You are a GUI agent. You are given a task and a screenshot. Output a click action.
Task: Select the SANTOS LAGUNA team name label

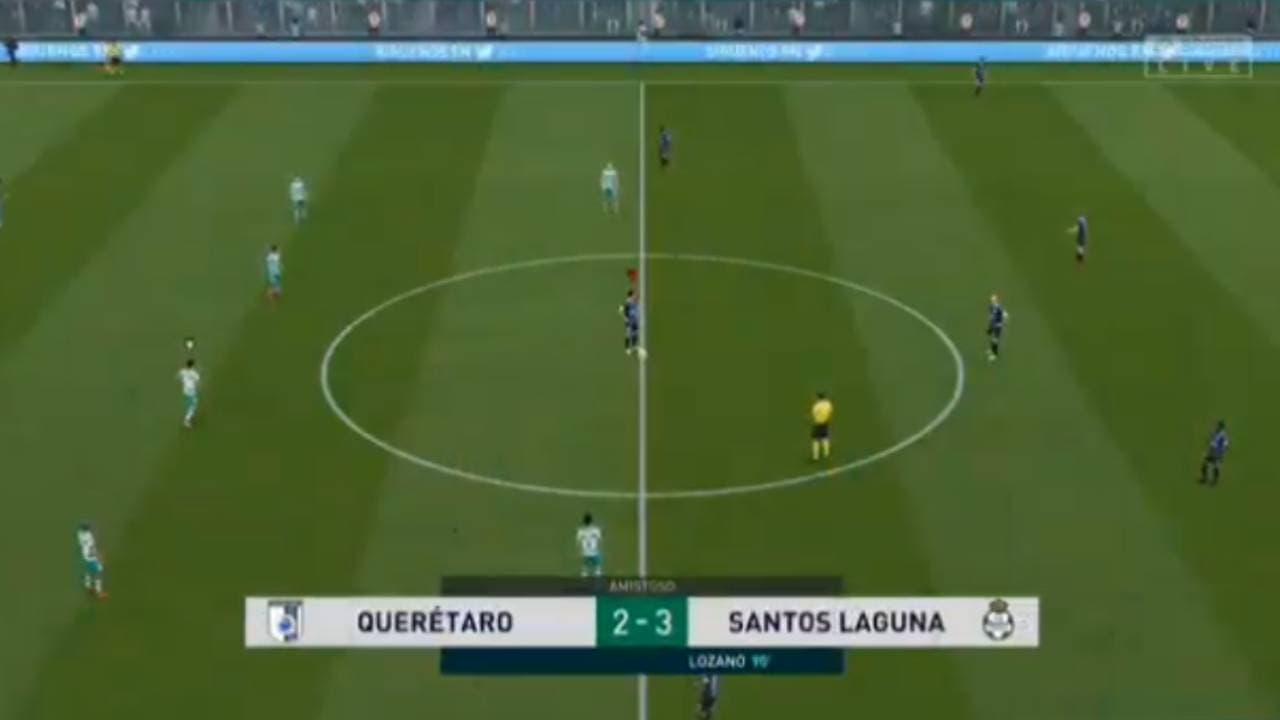point(836,621)
